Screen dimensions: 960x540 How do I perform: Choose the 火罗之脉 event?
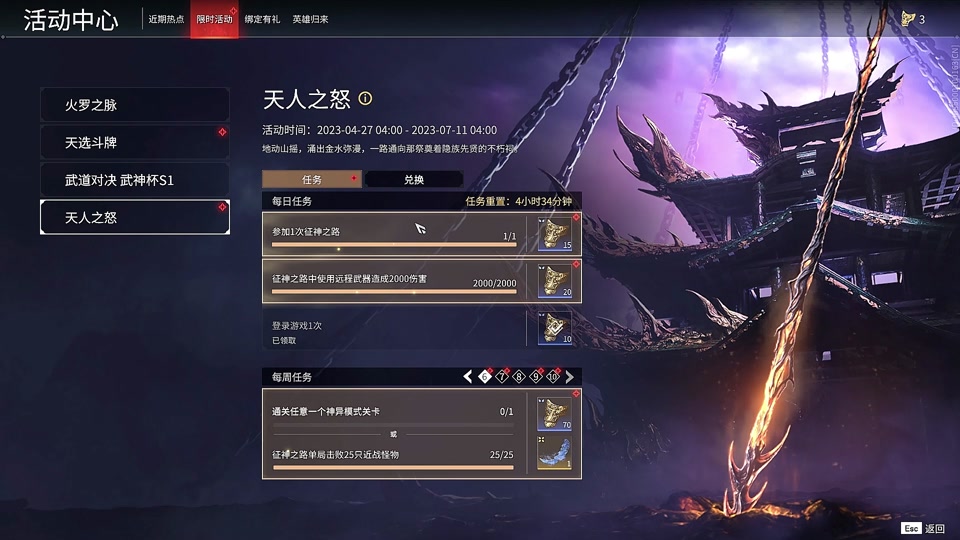pos(134,105)
